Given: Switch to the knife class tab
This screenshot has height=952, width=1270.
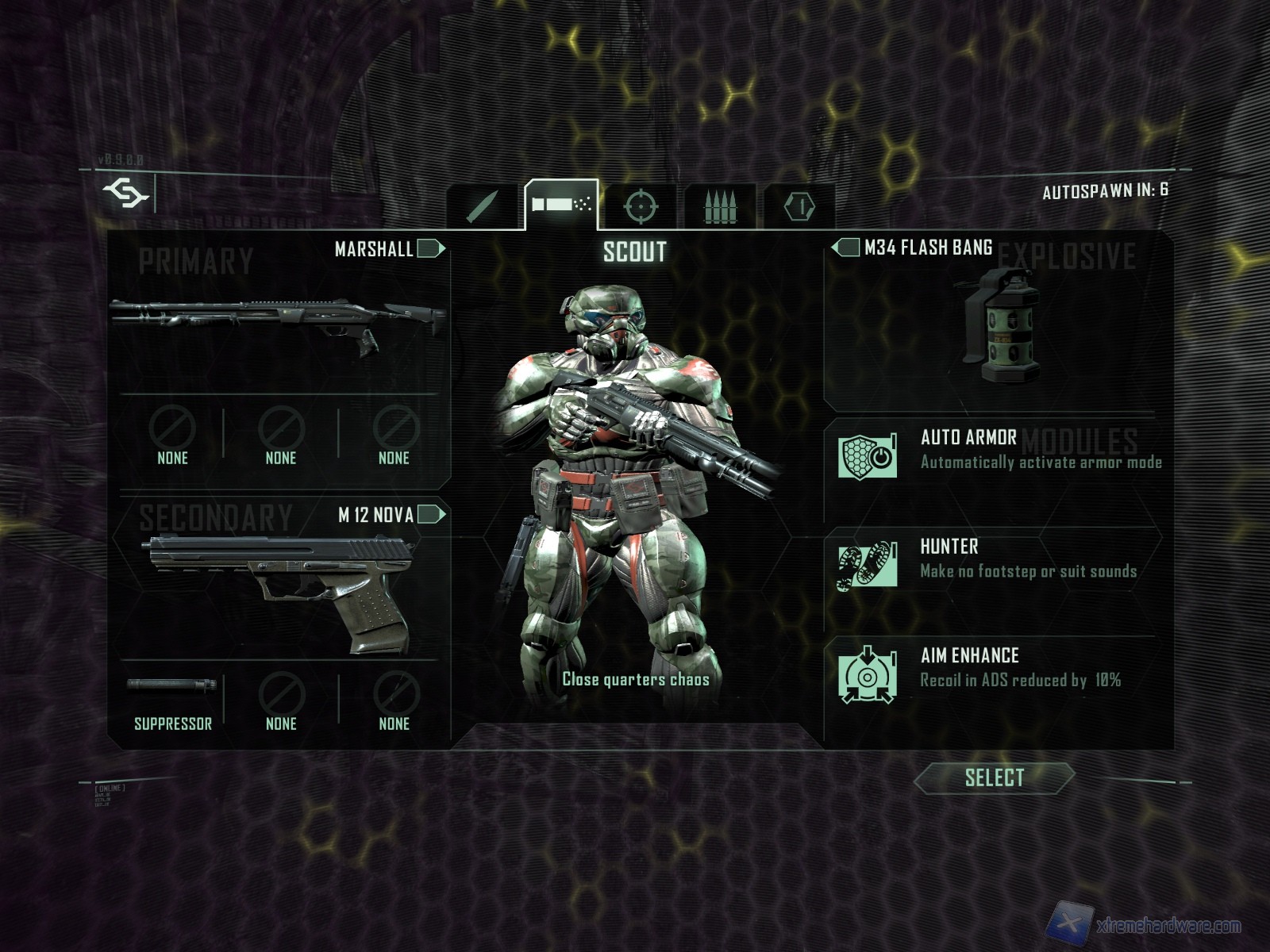Looking at the screenshot, I should click(482, 207).
